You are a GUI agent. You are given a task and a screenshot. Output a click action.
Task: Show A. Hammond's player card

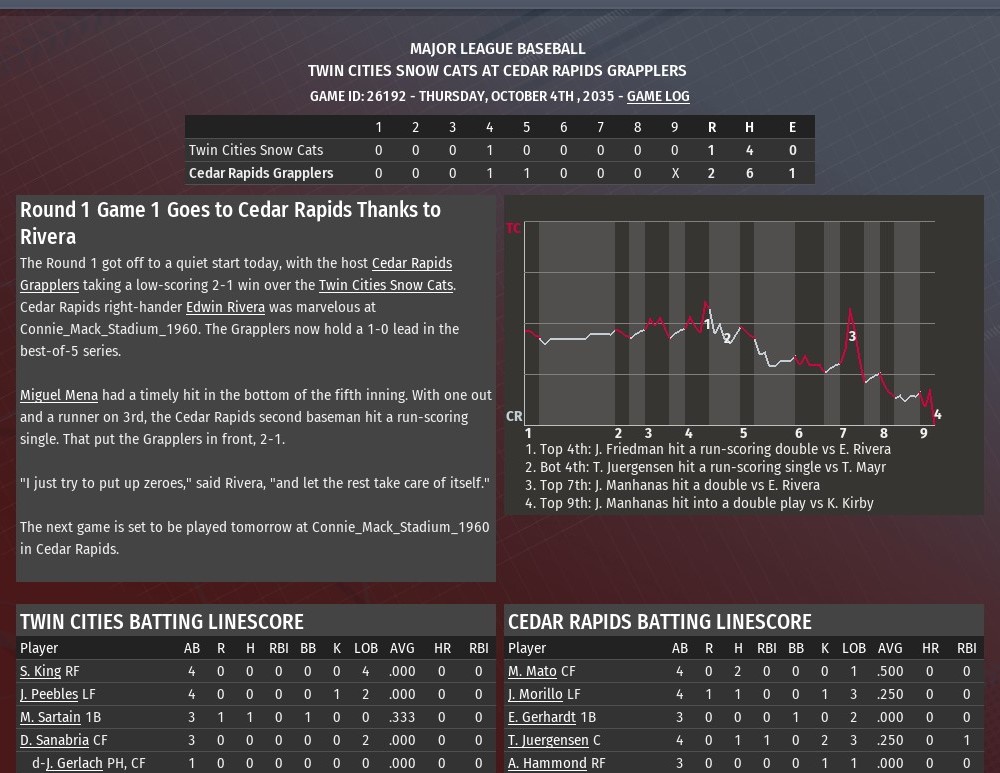point(547,763)
